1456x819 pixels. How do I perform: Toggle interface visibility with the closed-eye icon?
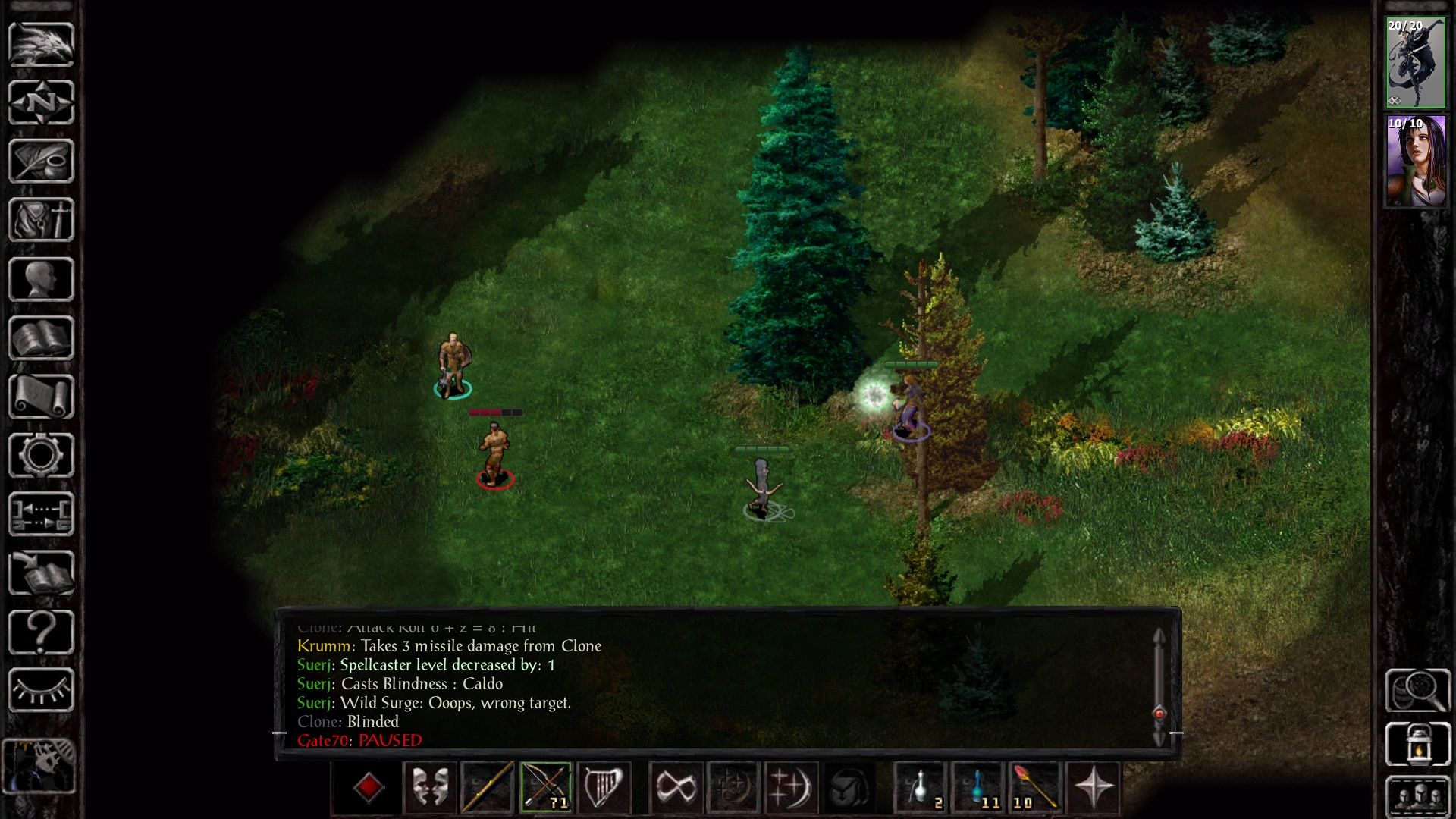click(41, 690)
